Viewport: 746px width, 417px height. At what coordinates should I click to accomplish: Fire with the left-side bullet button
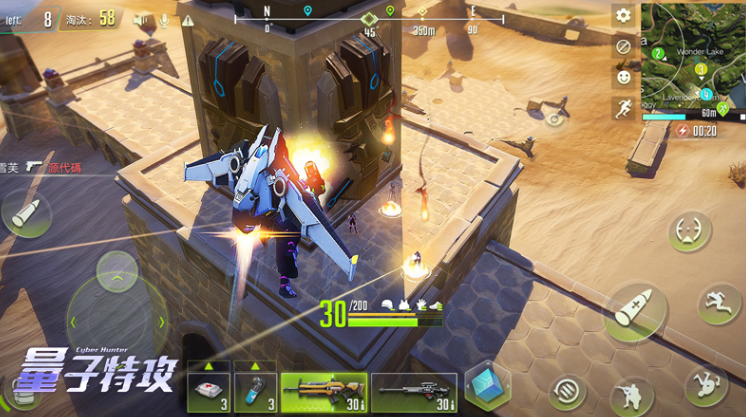tap(26, 212)
